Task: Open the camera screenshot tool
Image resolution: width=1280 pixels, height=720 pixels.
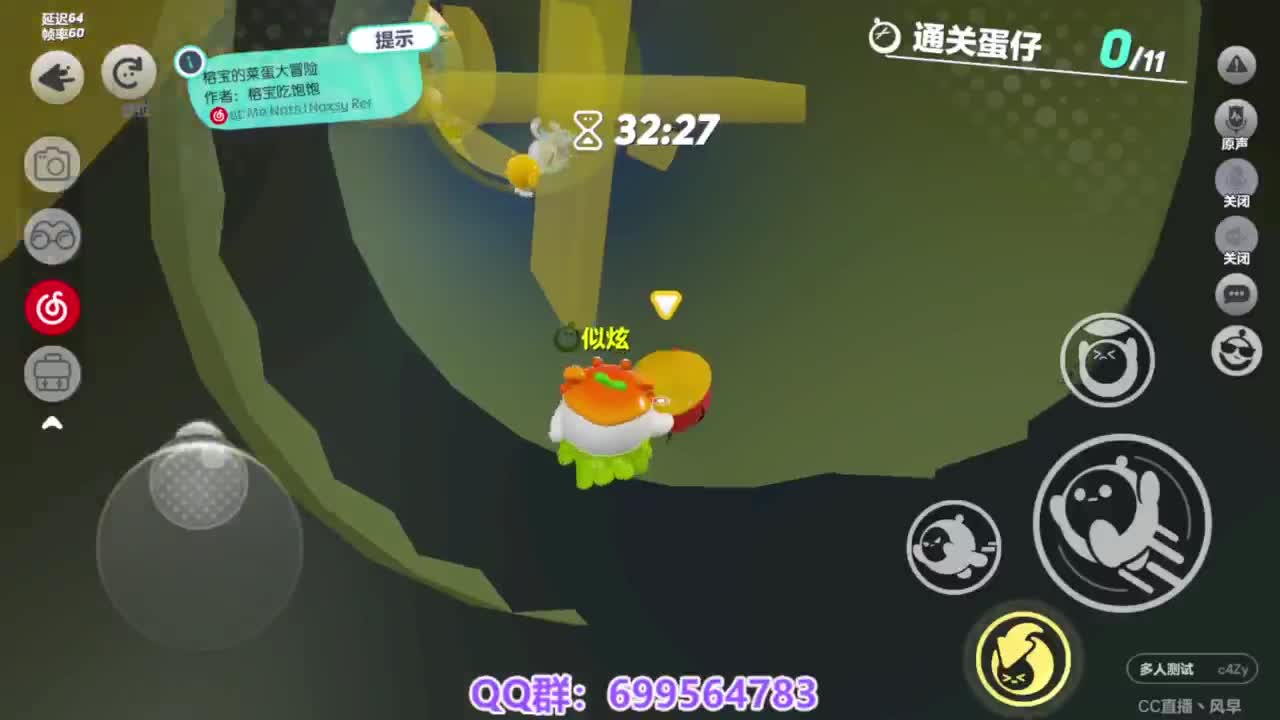Action: click(x=52, y=164)
